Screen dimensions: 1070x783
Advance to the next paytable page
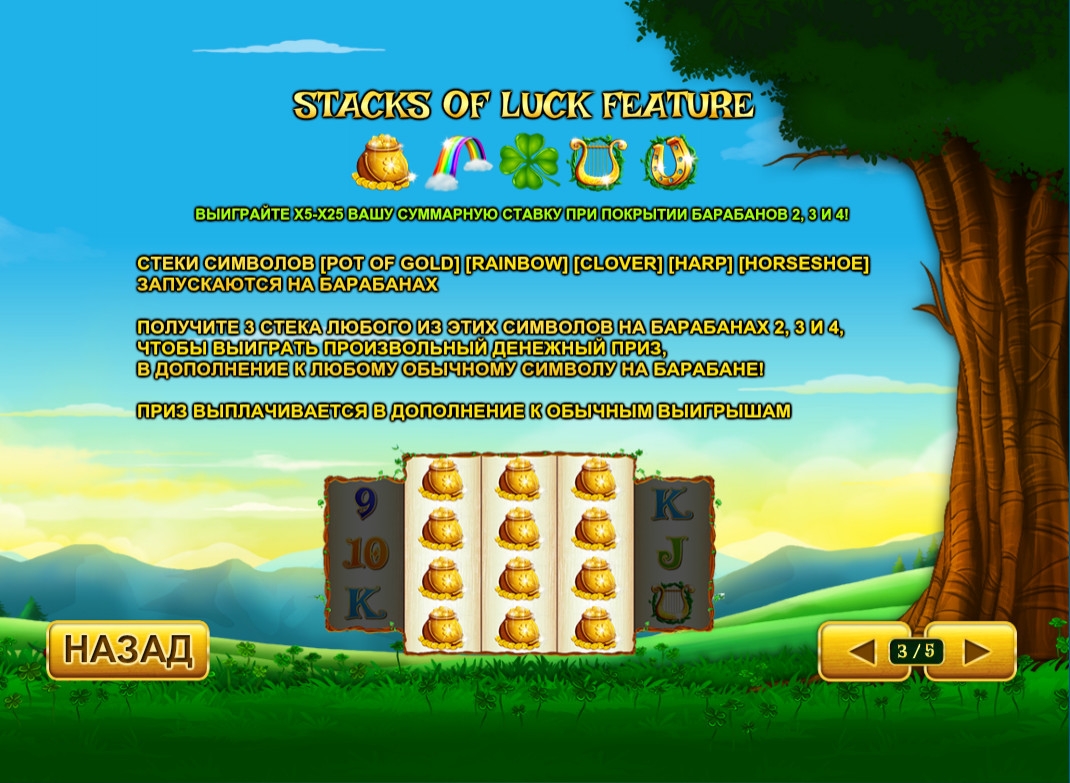pyautogui.click(x=975, y=652)
